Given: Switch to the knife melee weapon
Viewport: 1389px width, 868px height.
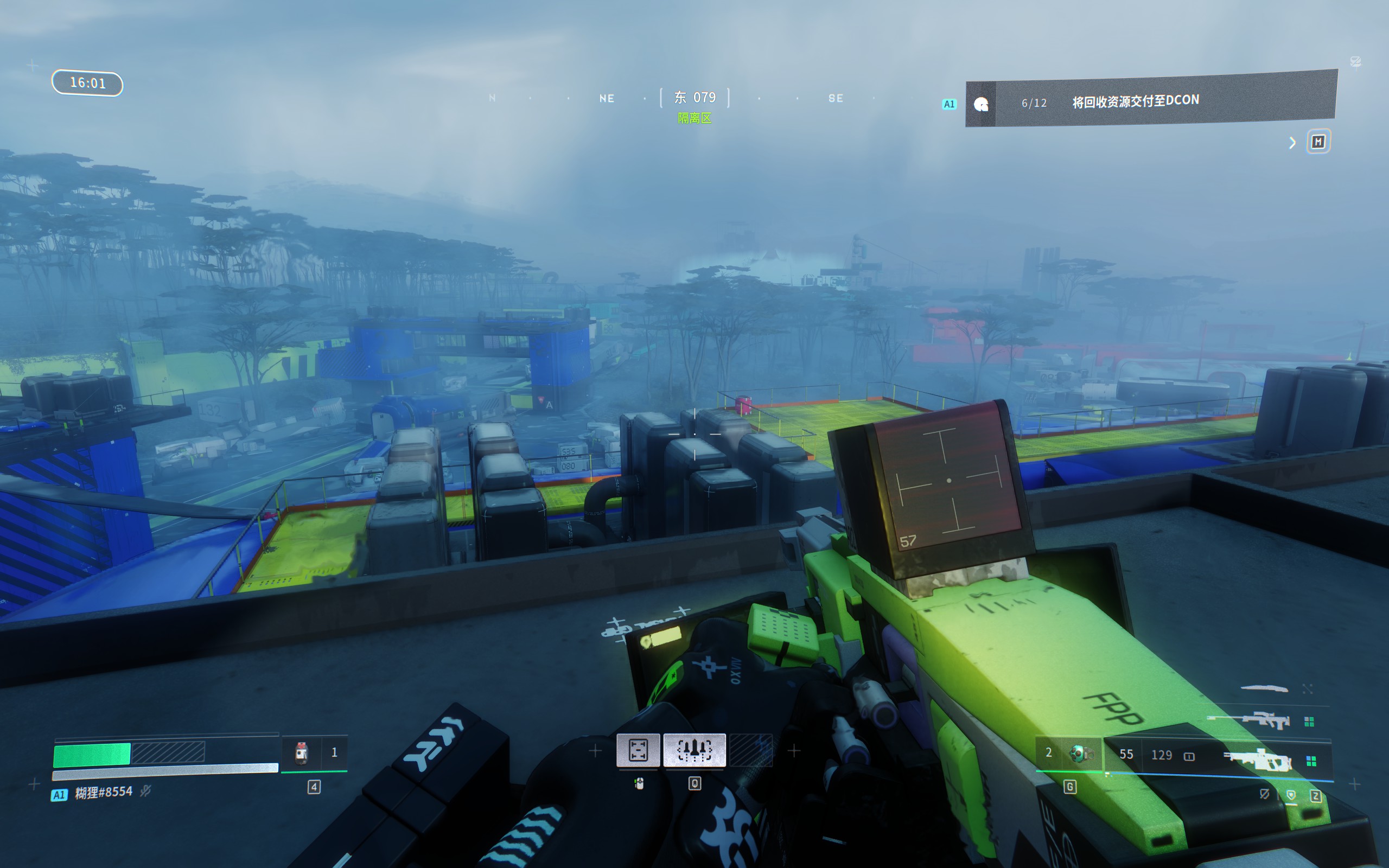Looking at the screenshot, I should pos(1264,688).
